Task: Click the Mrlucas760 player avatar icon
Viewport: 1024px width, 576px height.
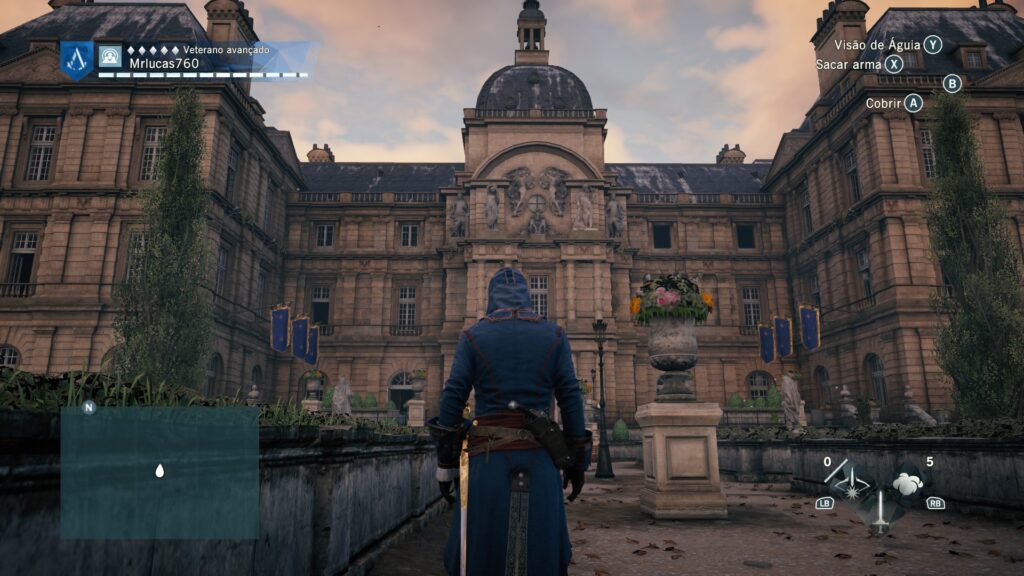Action: [x=110, y=56]
